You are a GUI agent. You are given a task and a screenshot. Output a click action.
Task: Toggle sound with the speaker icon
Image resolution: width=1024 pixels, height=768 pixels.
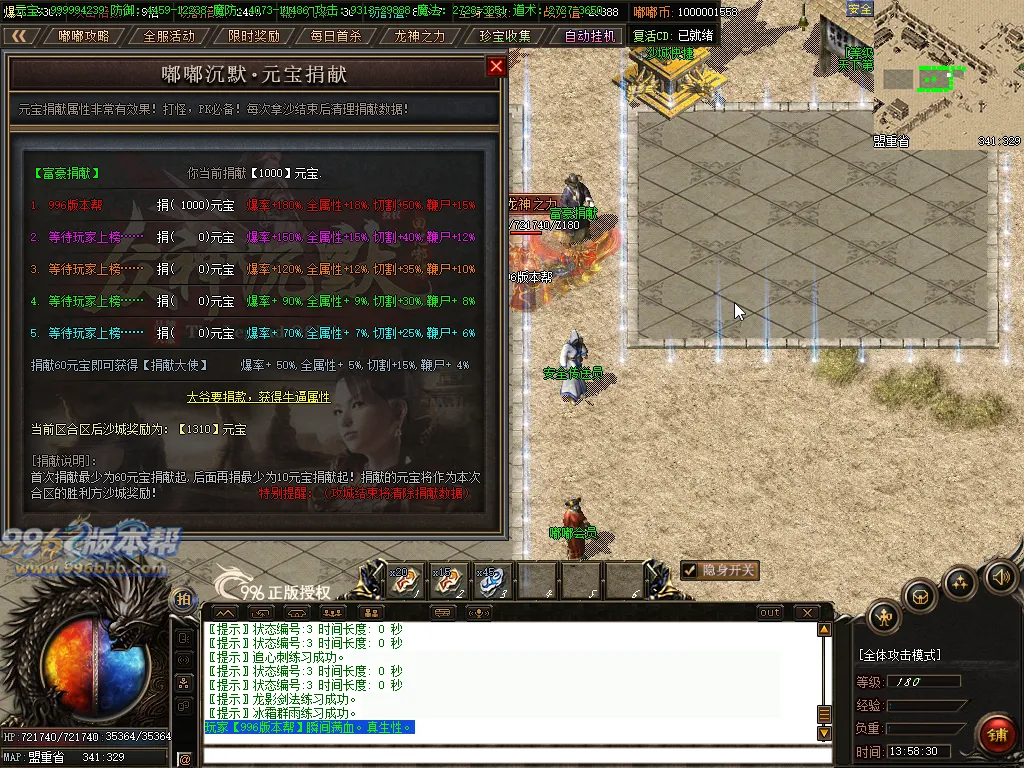tap(1000, 576)
